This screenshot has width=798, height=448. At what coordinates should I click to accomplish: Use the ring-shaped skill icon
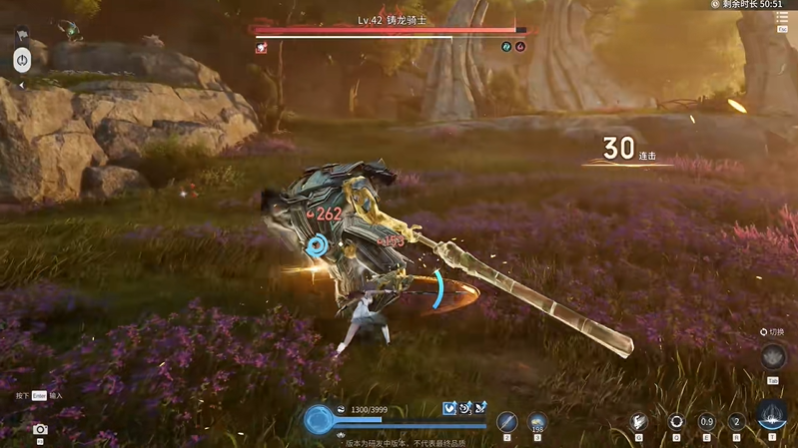(x=676, y=421)
